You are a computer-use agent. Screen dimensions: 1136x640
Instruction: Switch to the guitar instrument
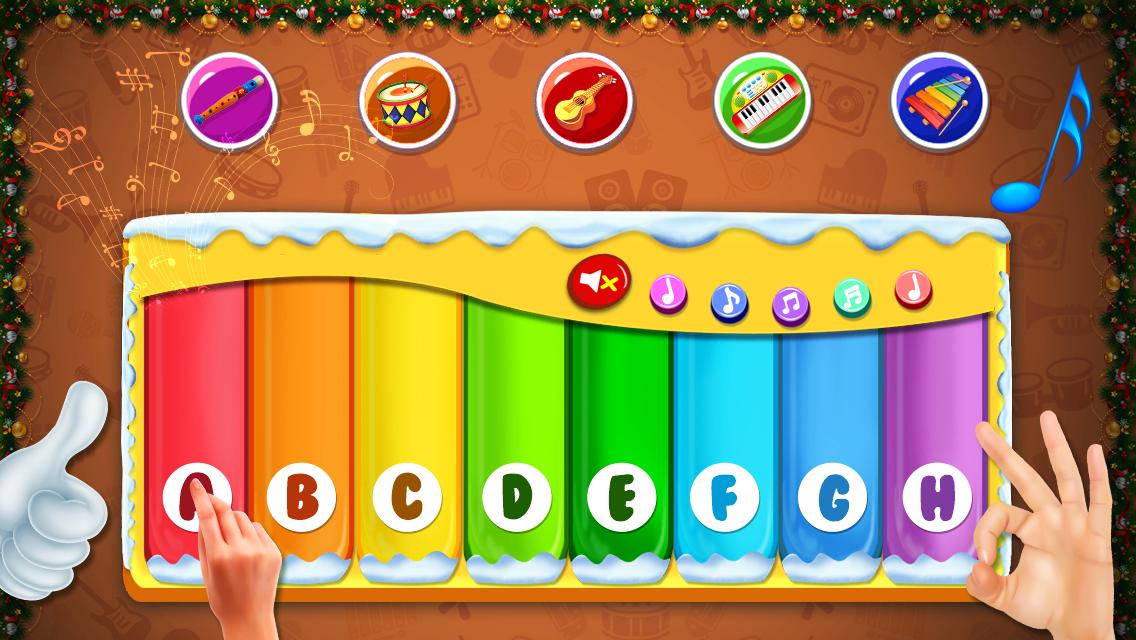coord(585,100)
